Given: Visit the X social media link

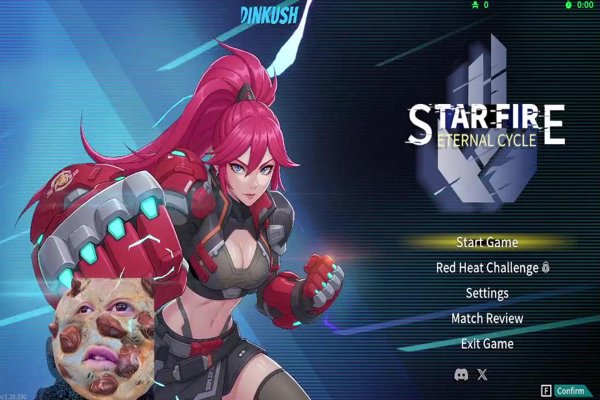Looking at the screenshot, I should tap(484, 374).
